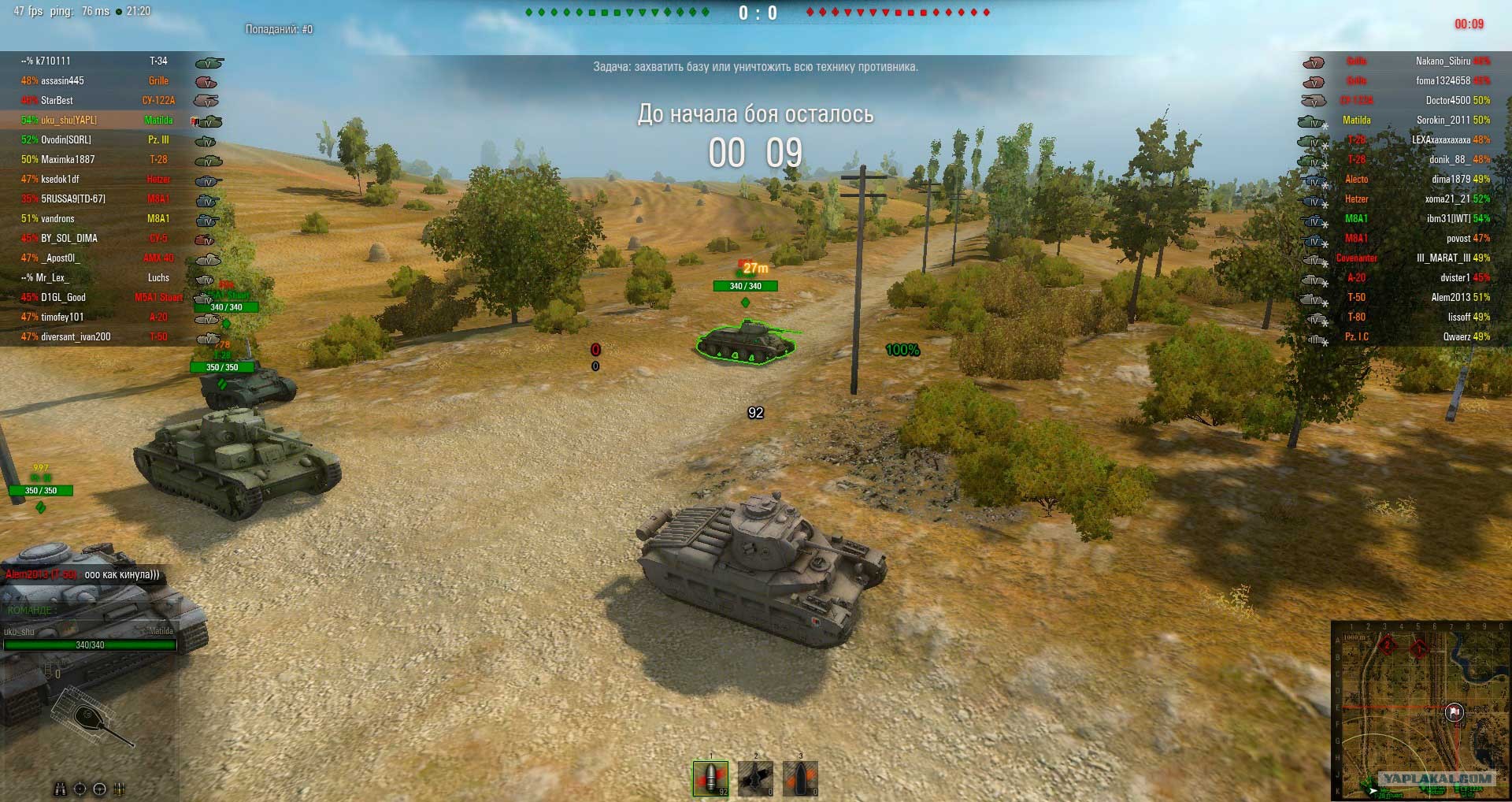Select ally Mr_Lex_ with the Luchs
The image size is (1512, 802).
click(x=52, y=277)
